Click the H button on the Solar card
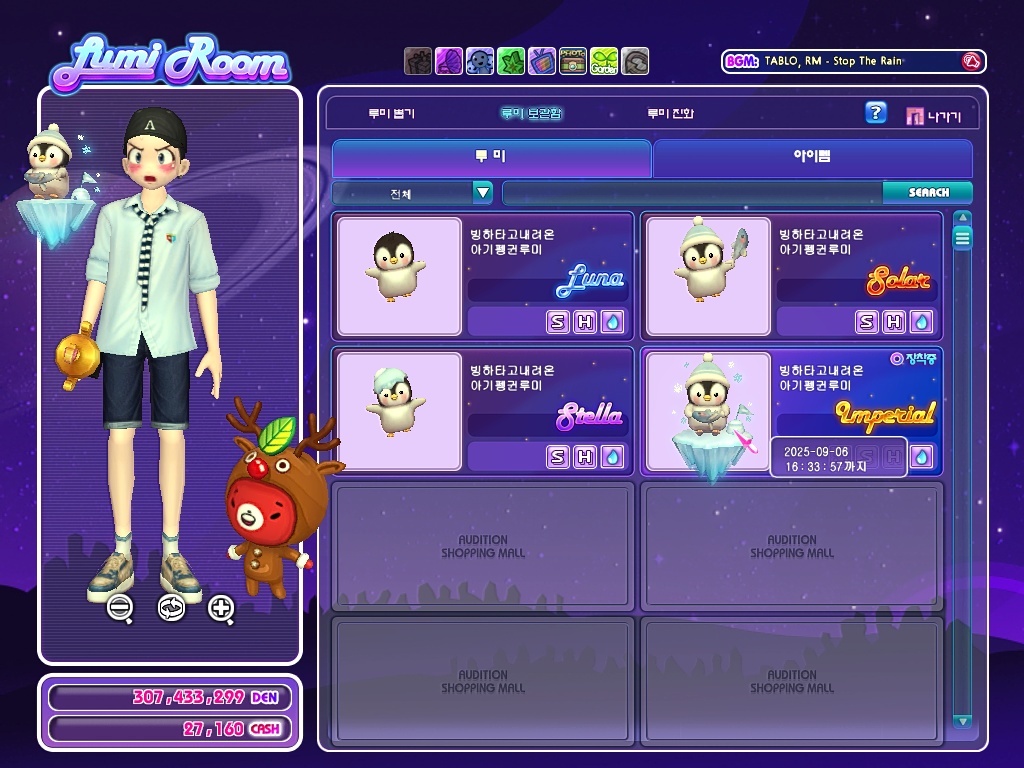Screen dimensions: 1024x768 [894, 322]
